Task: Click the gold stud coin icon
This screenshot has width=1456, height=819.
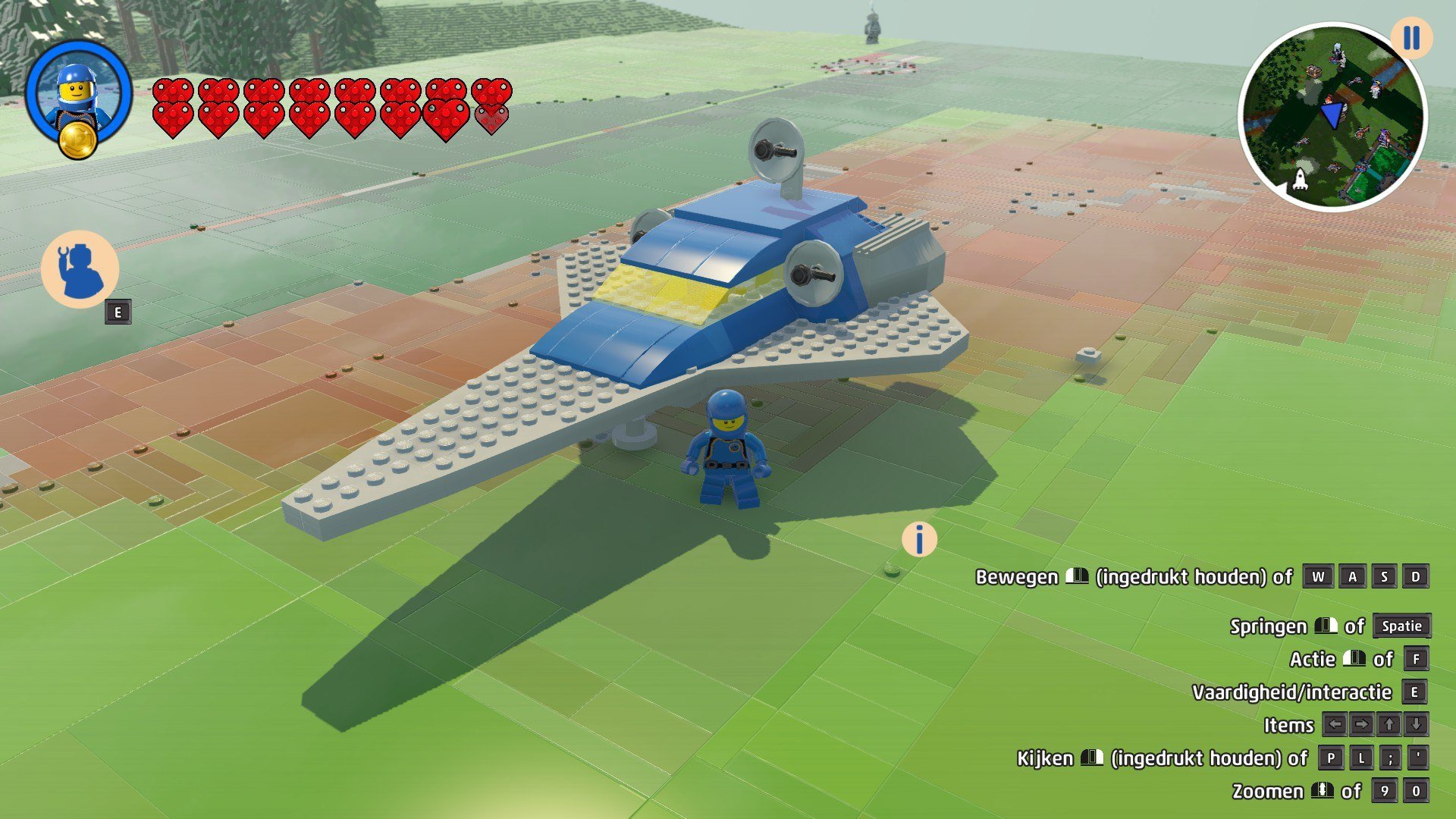Action: tap(78, 140)
